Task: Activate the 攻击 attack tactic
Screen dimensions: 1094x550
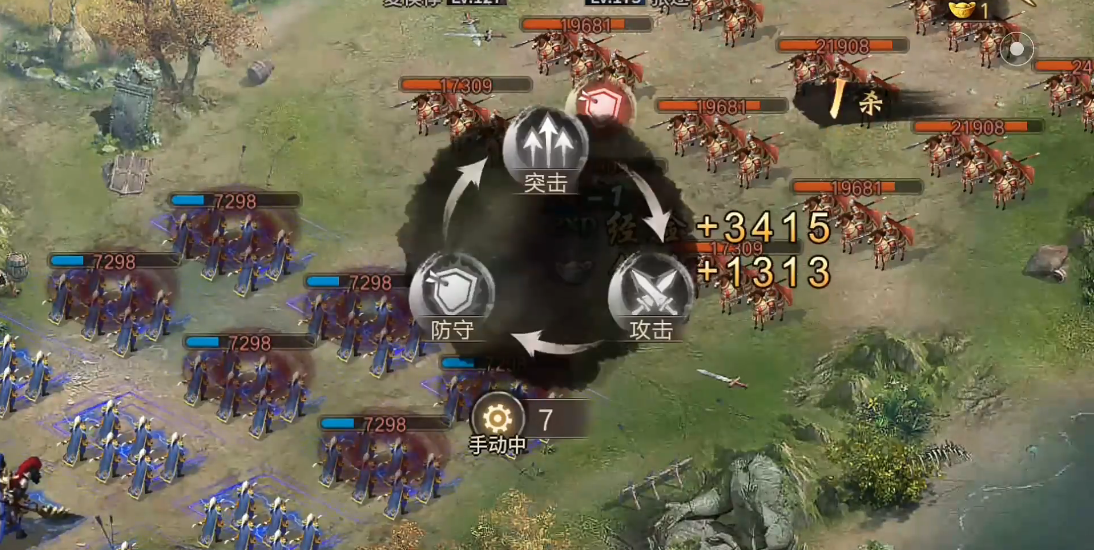Action: pyautogui.click(x=650, y=292)
